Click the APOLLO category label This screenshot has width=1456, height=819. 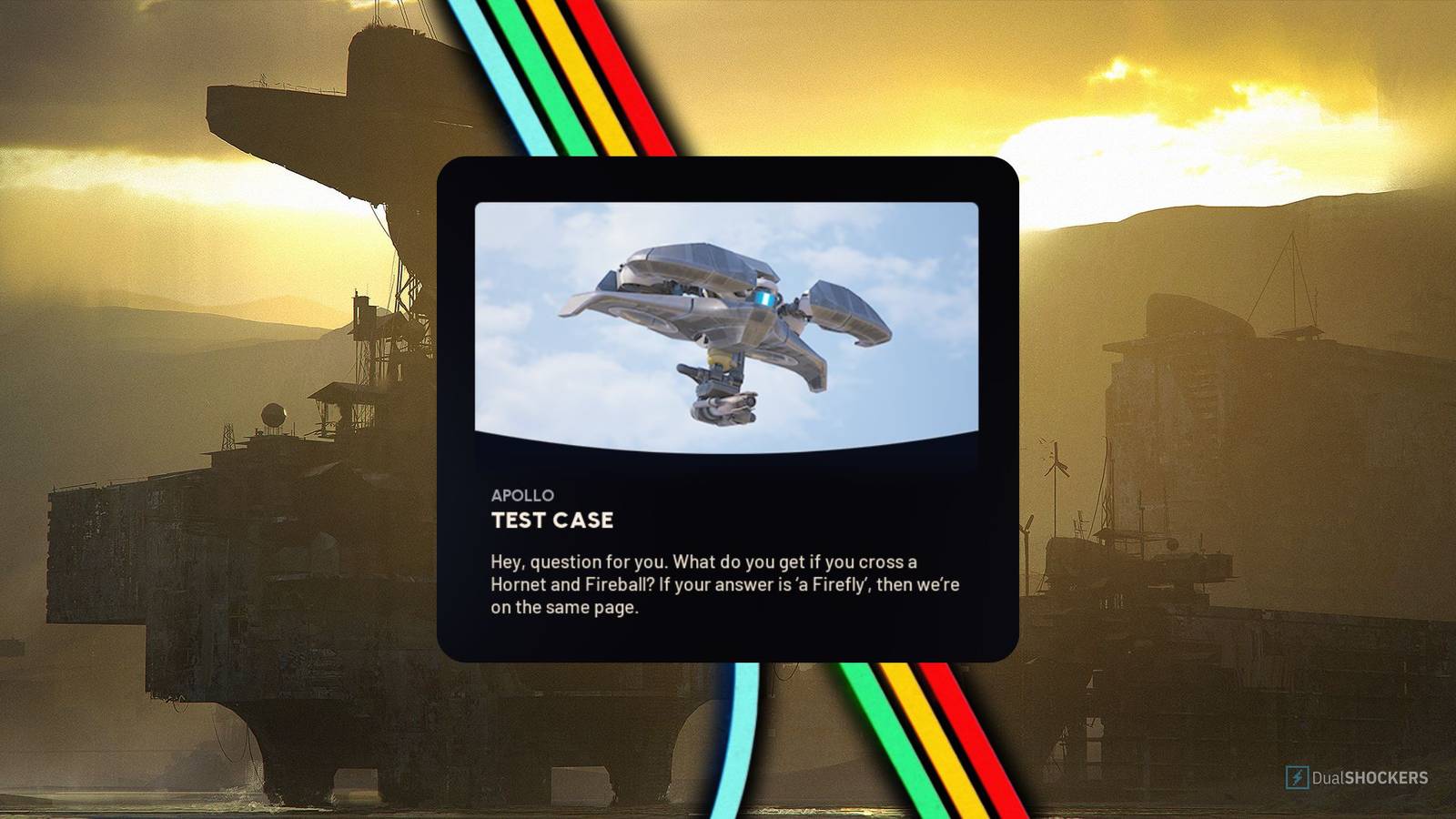522,495
